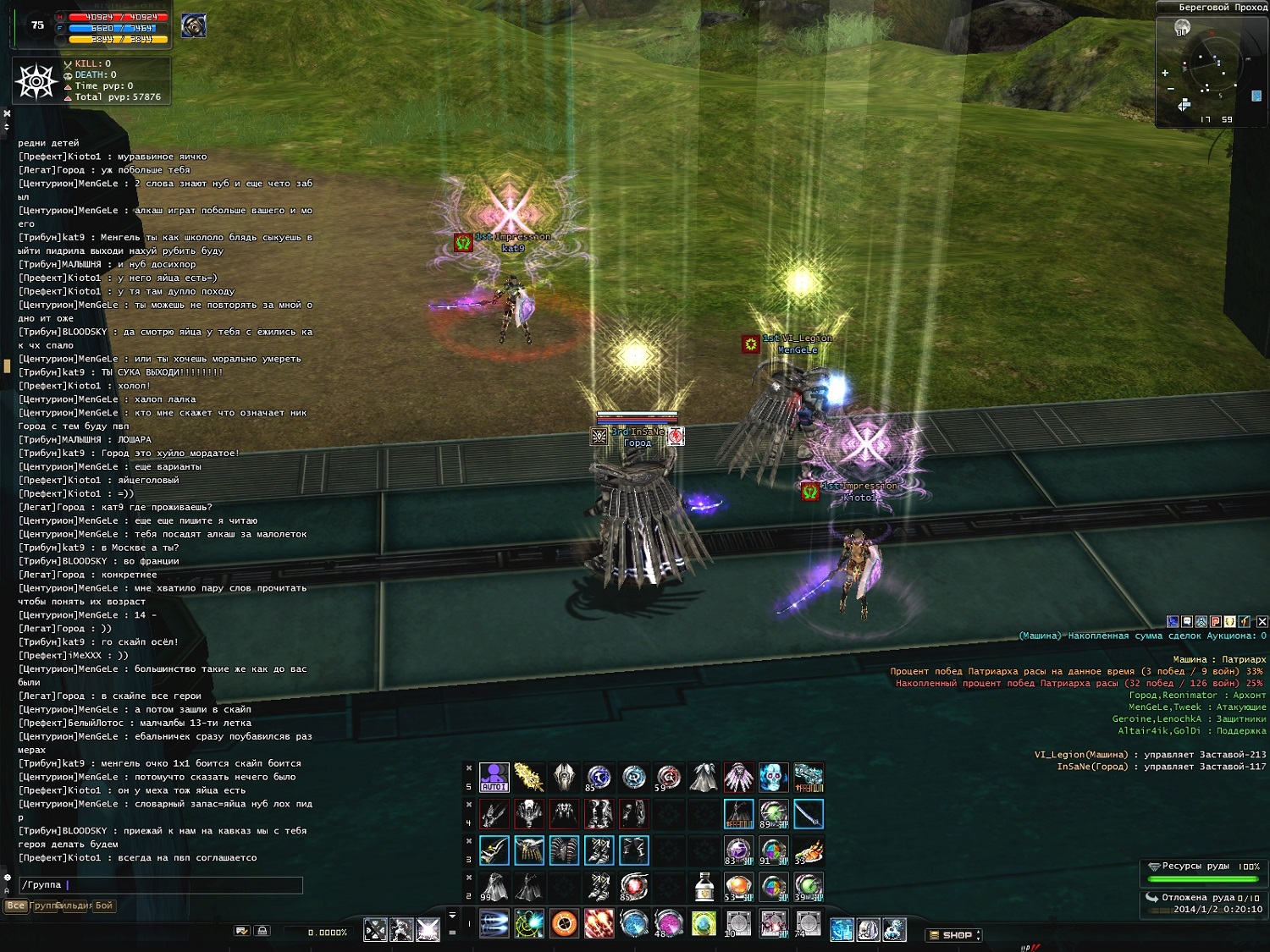Screen dimensions: 1270x952
Task: Use the roast food plate item
Action: point(809,850)
